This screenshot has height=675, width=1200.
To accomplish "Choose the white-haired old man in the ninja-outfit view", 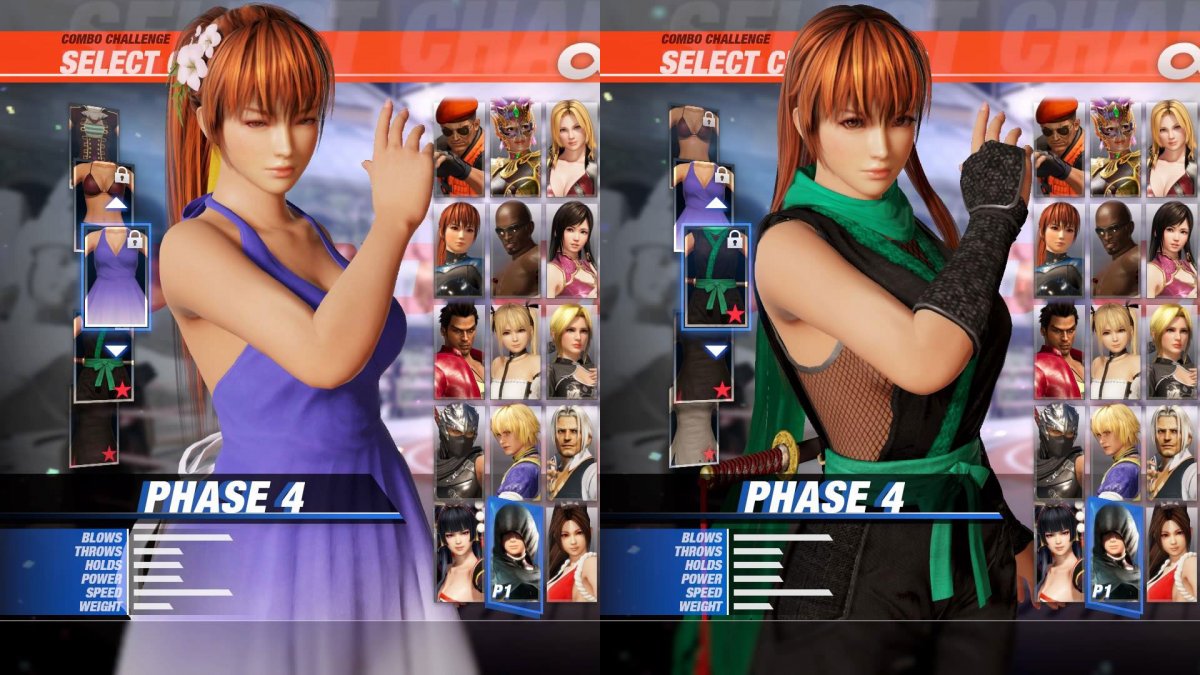I will tap(1172, 451).
